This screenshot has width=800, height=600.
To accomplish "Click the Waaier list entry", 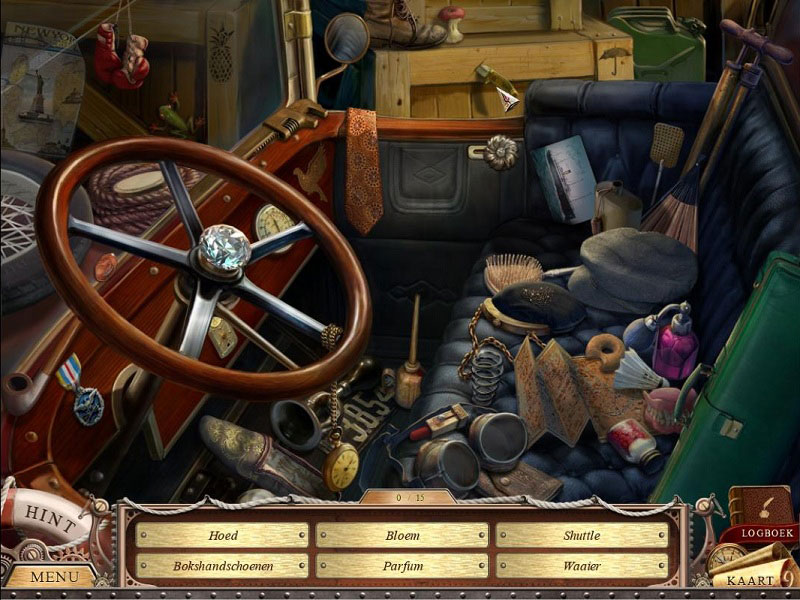I will pyautogui.click(x=581, y=566).
